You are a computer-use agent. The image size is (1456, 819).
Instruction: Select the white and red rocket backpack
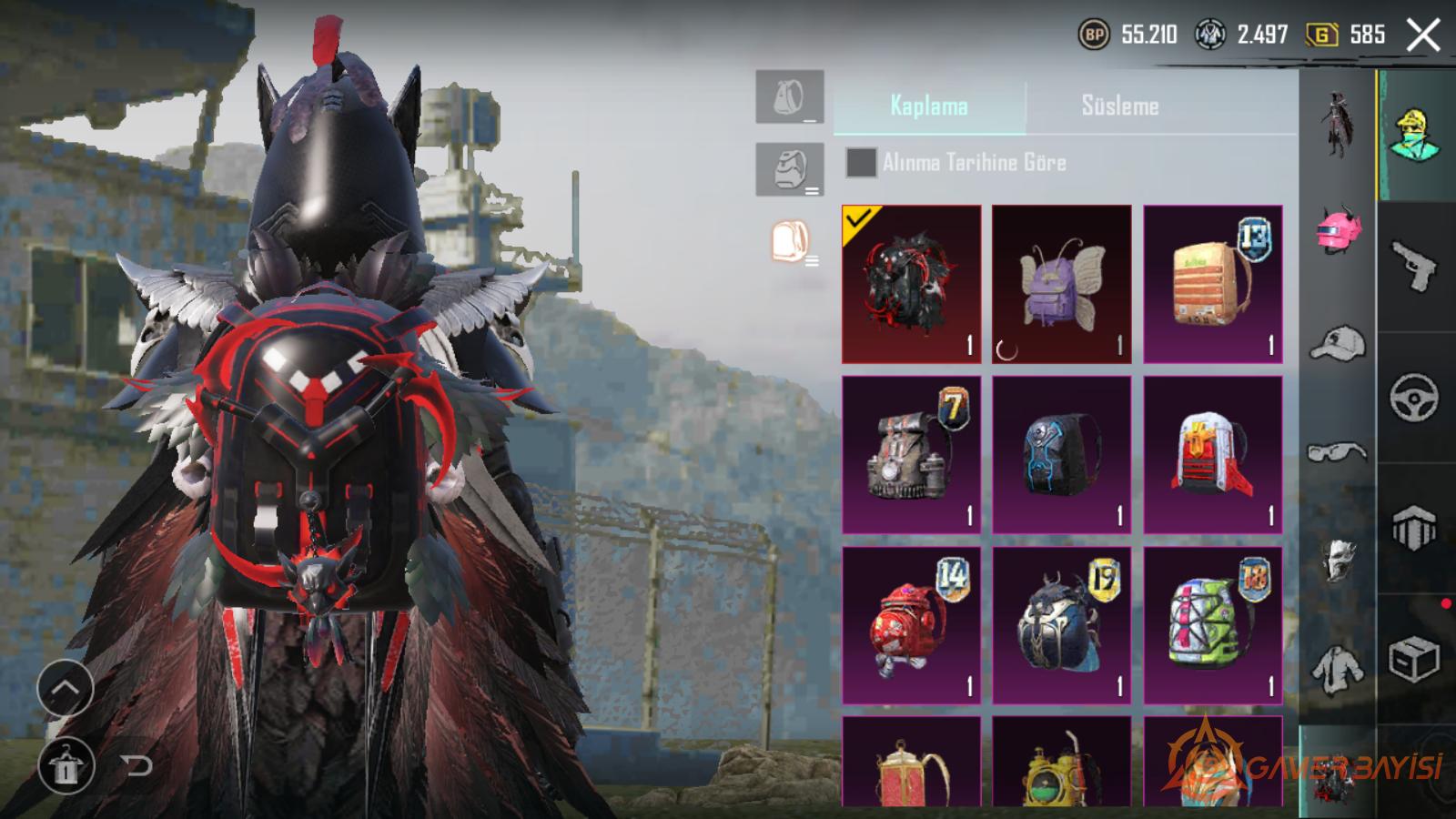click(x=1212, y=455)
